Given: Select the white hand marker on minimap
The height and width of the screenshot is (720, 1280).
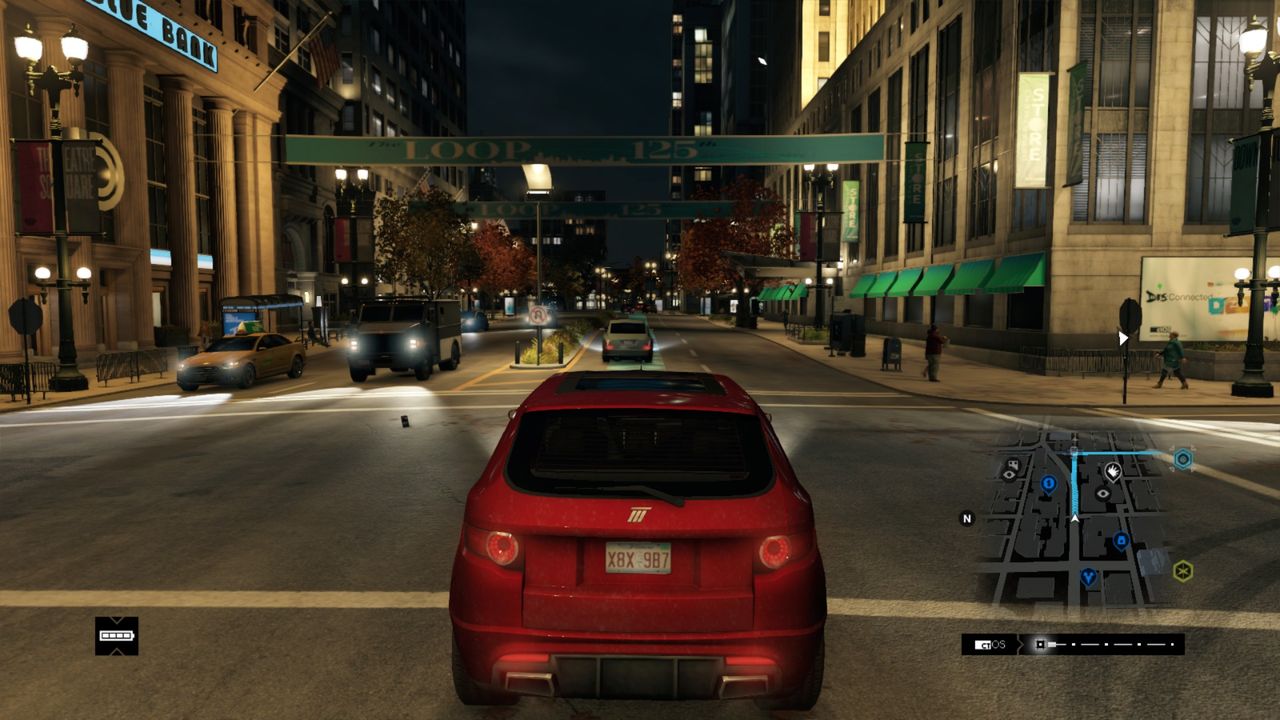Looking at the screenshot, I should click(1113, 469).
